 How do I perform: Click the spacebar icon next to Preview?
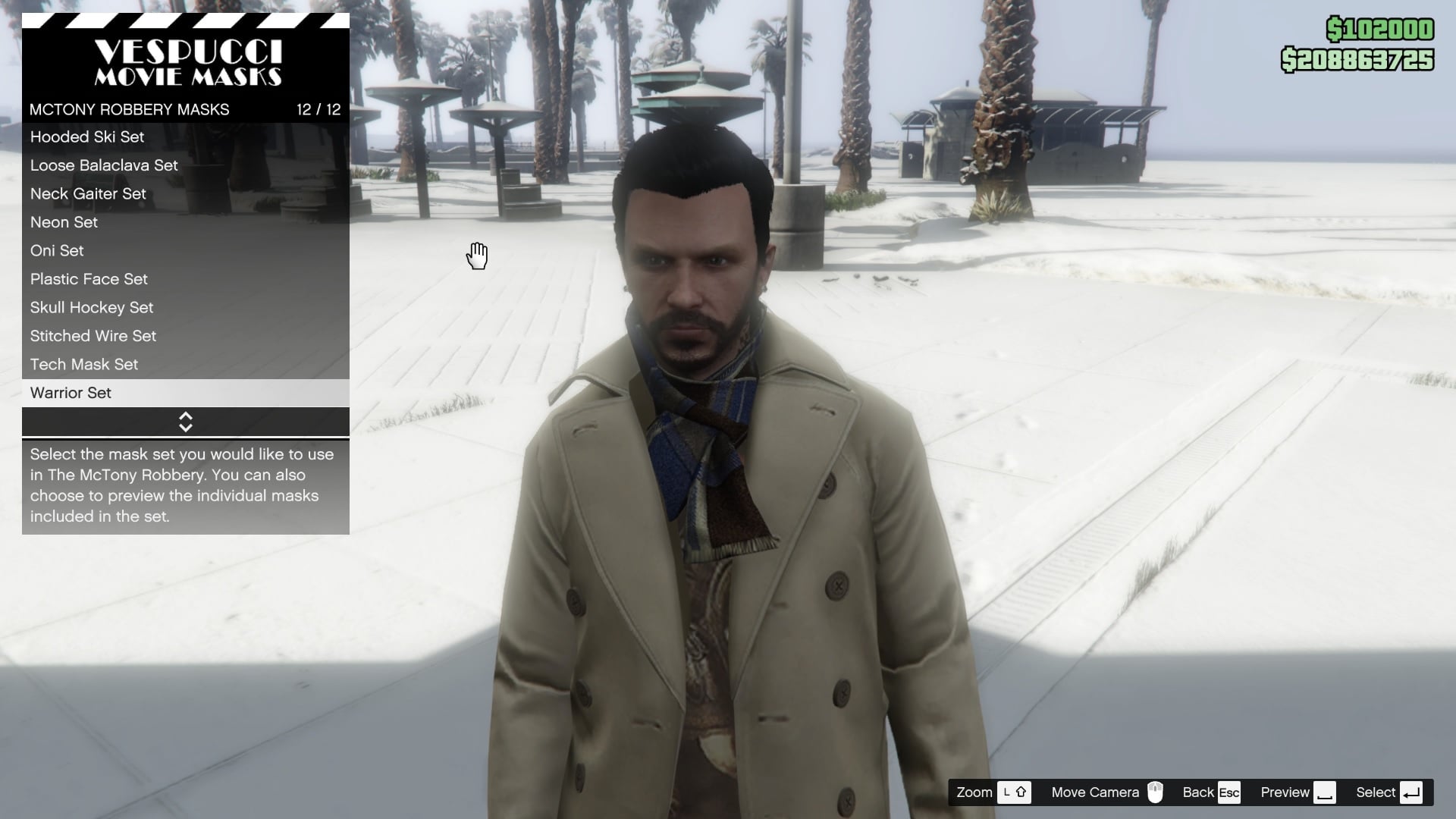pyautogui.click(x=1326, y=792)
